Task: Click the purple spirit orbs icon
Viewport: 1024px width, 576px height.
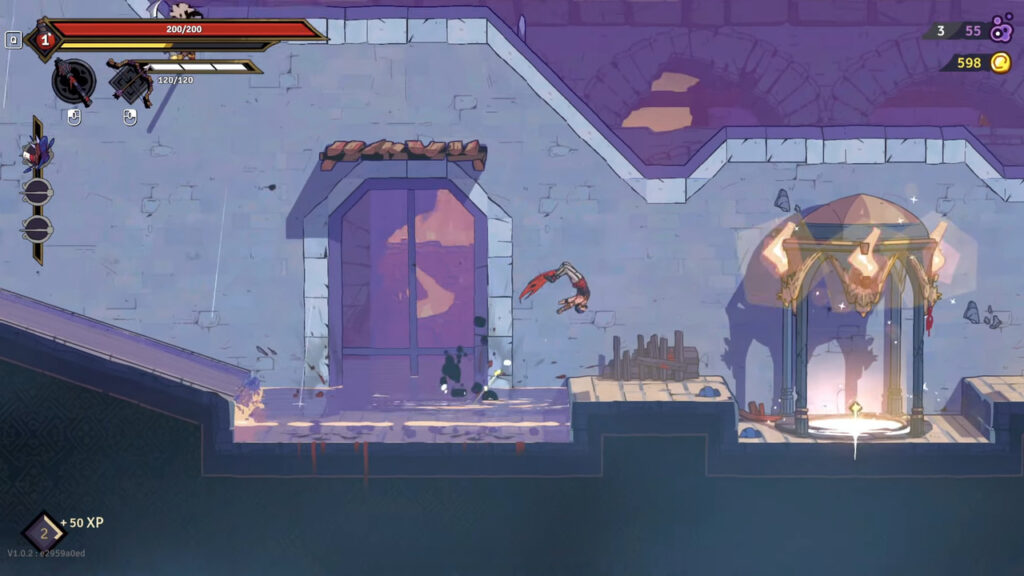Action: (x=1001, y=30)
